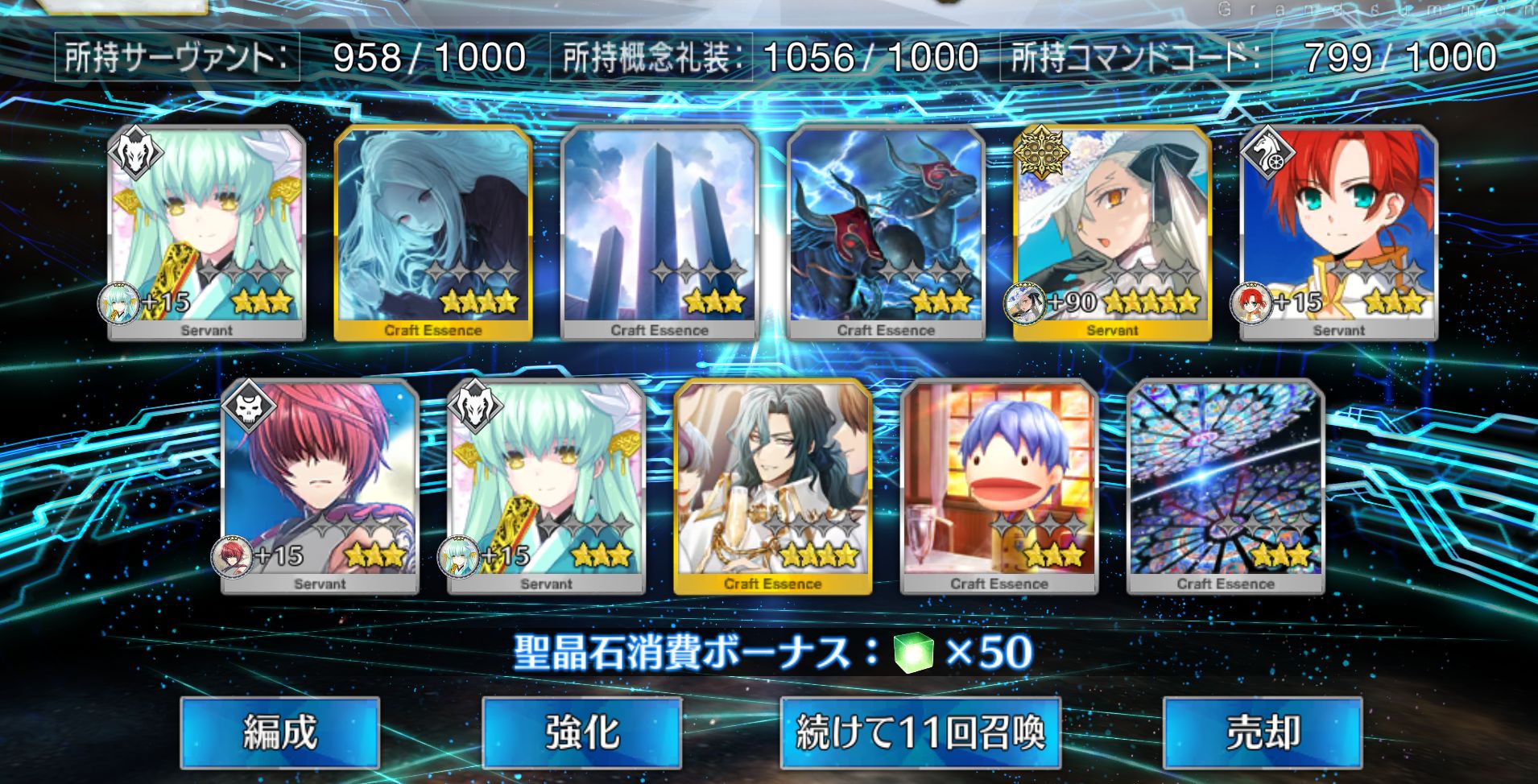The image size is (1538, 784).
Task: Tap 続けて11回召喚 to summon again
Action: pos(920,732)
